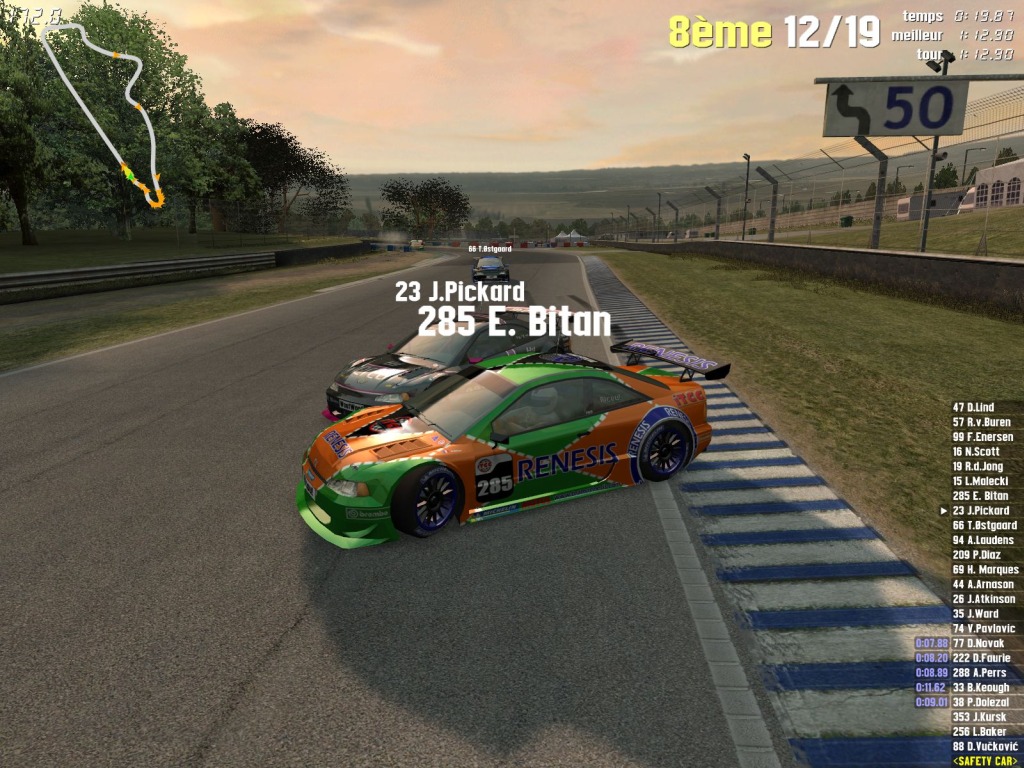Select 99 F.Enersen in the standings
Screen dimensions: 1024x768
tap(982, 437)
